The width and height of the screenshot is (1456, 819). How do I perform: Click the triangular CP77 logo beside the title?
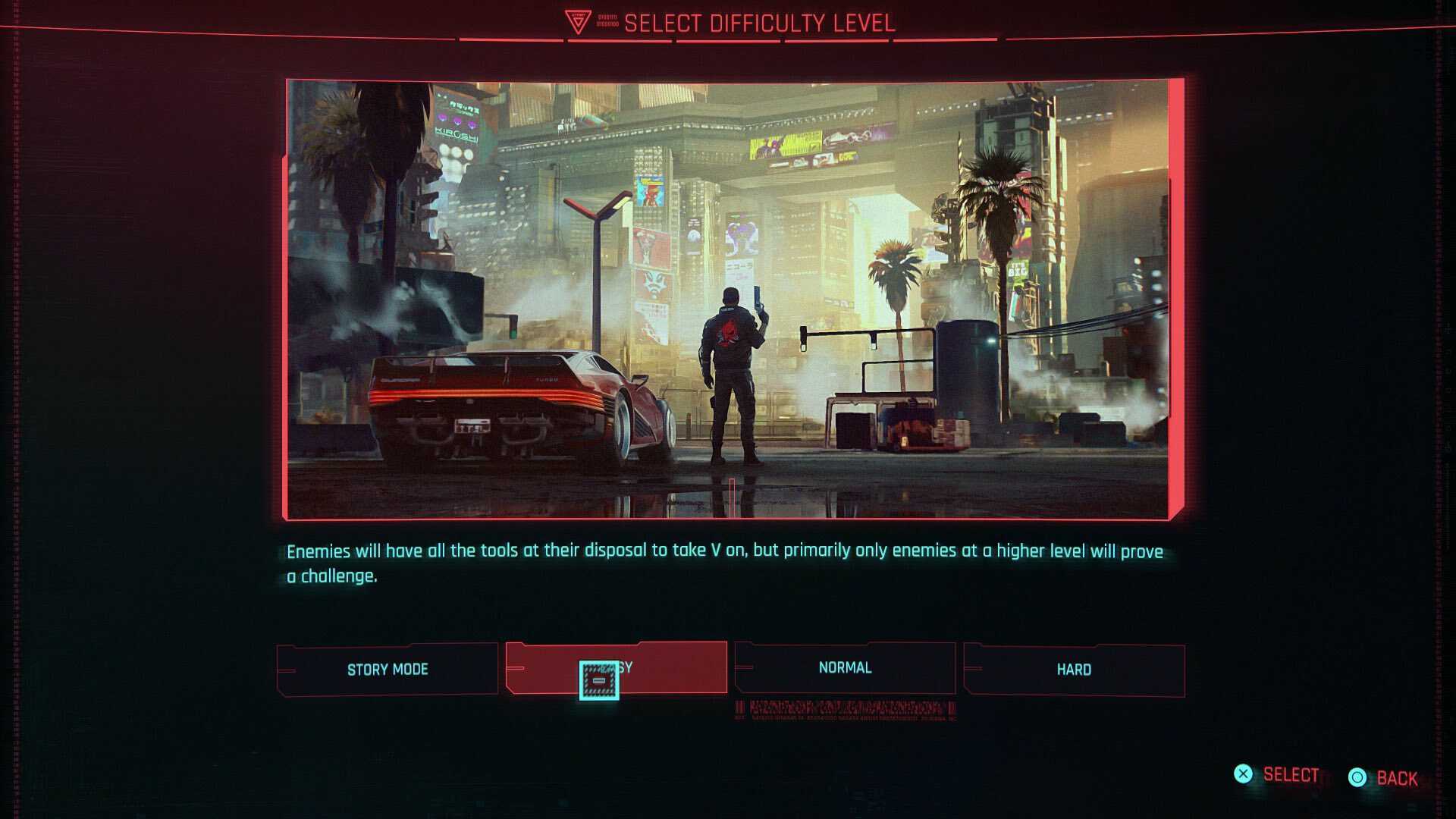coord(580,20)
